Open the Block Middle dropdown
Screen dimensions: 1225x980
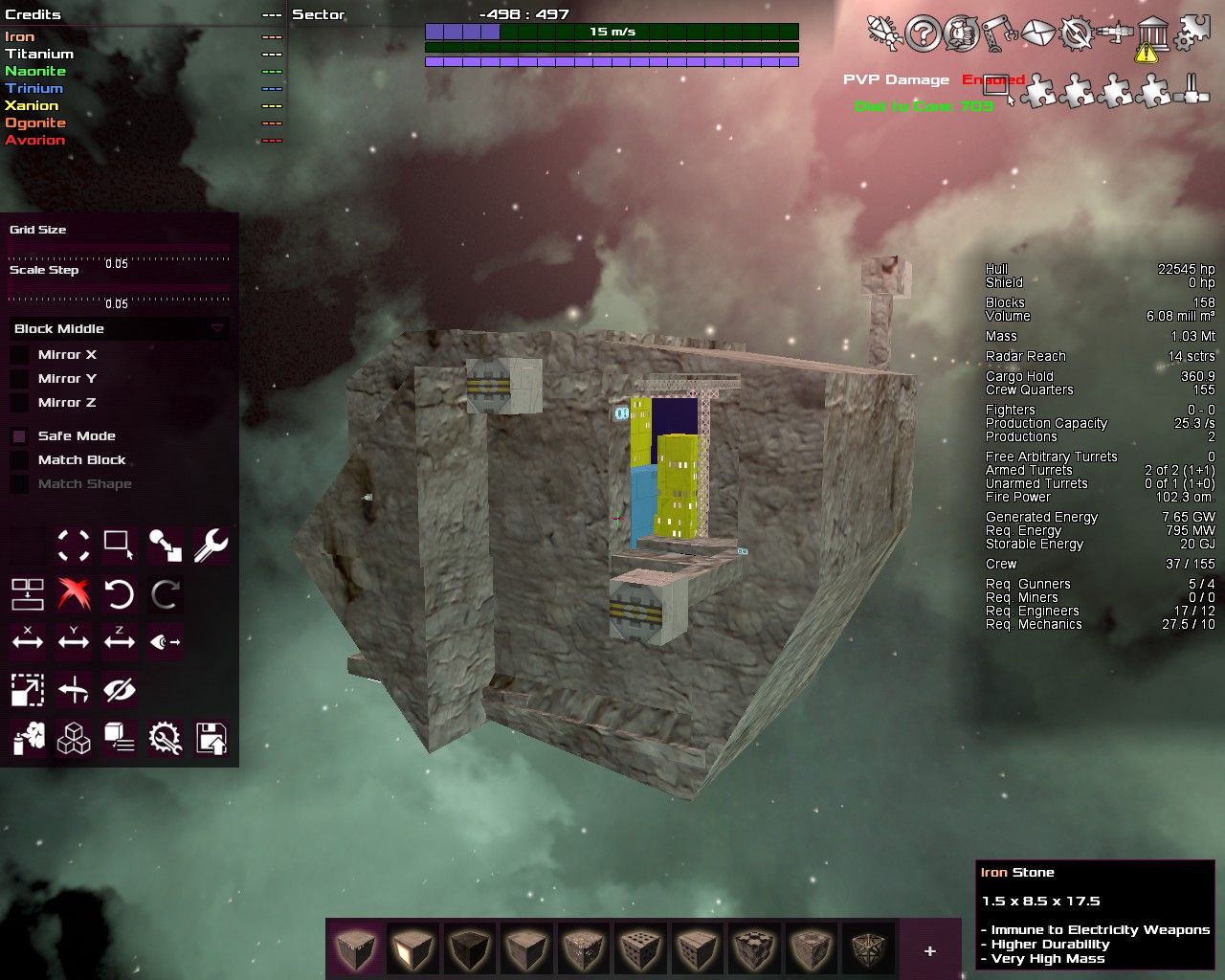tap(119, 329)
